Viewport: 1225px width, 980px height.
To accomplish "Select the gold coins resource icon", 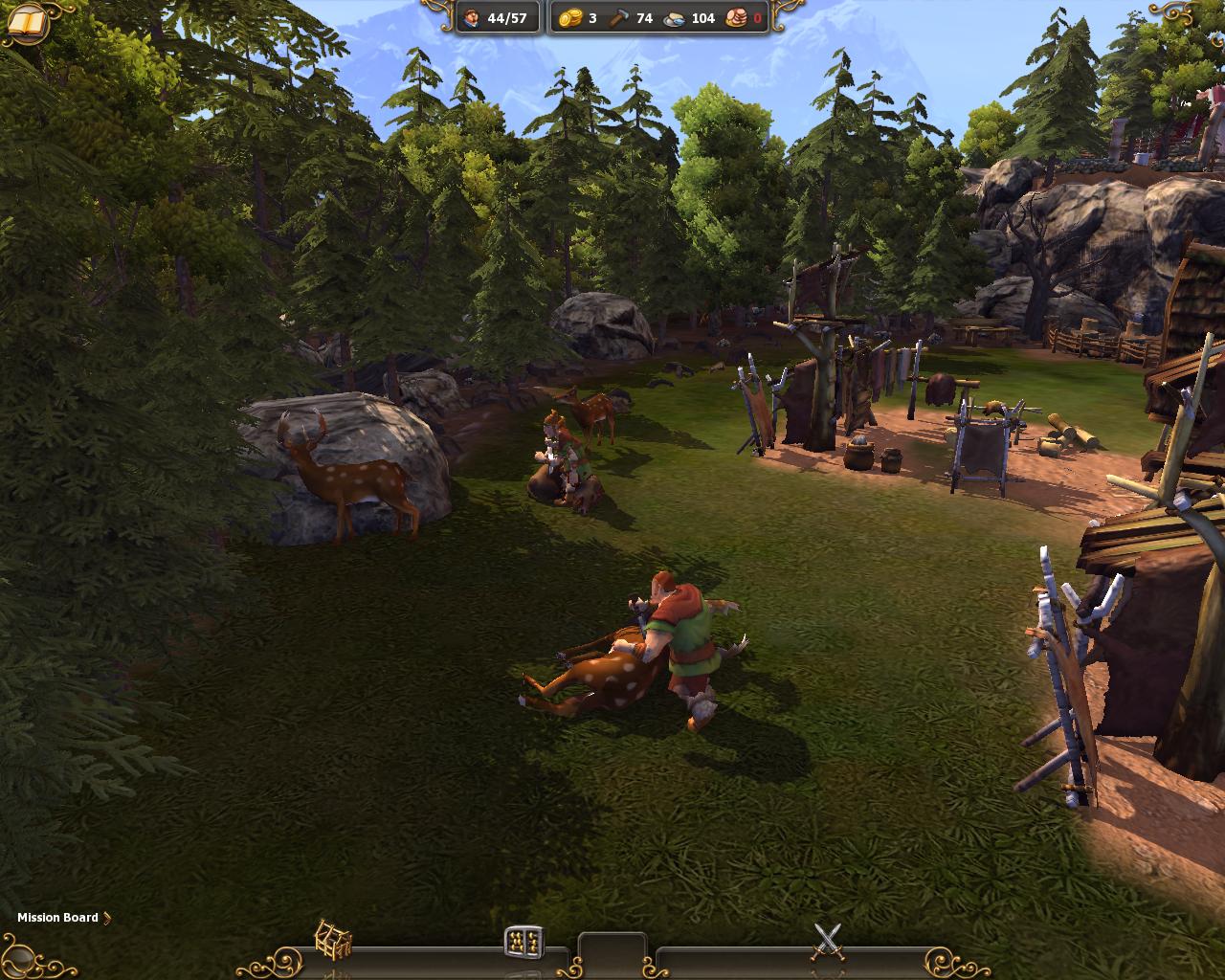I will [x=570, y=18].
